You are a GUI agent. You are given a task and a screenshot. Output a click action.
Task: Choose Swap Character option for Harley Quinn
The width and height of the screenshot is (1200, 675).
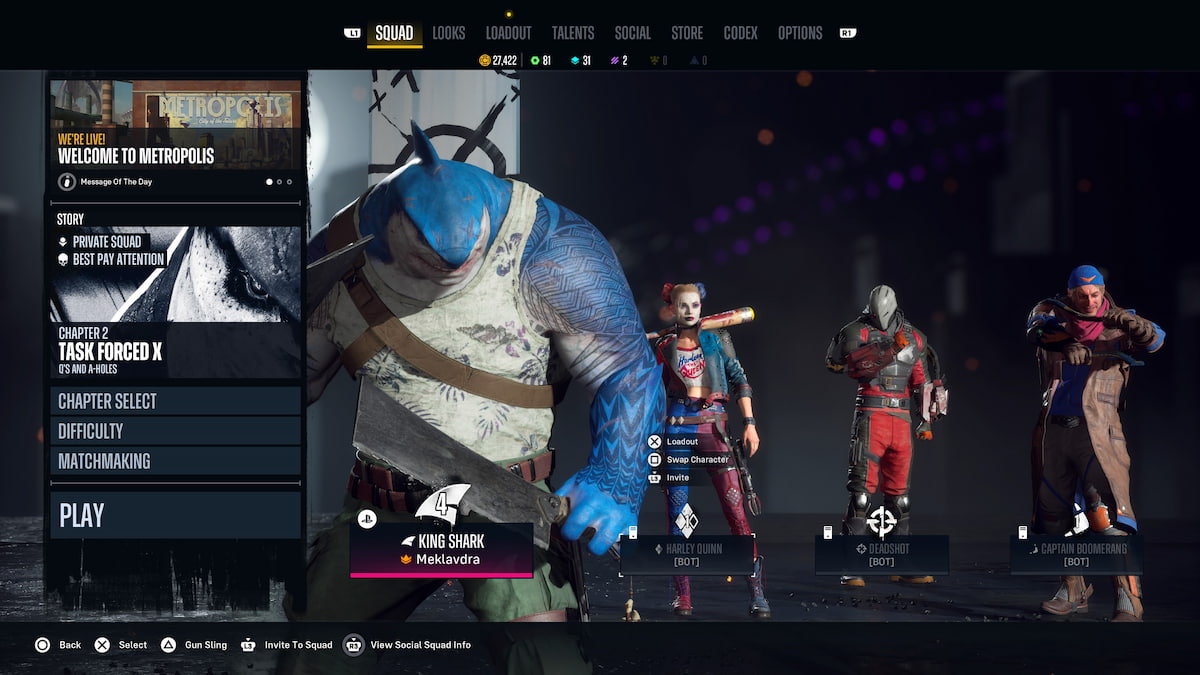(x=697, y=460)
